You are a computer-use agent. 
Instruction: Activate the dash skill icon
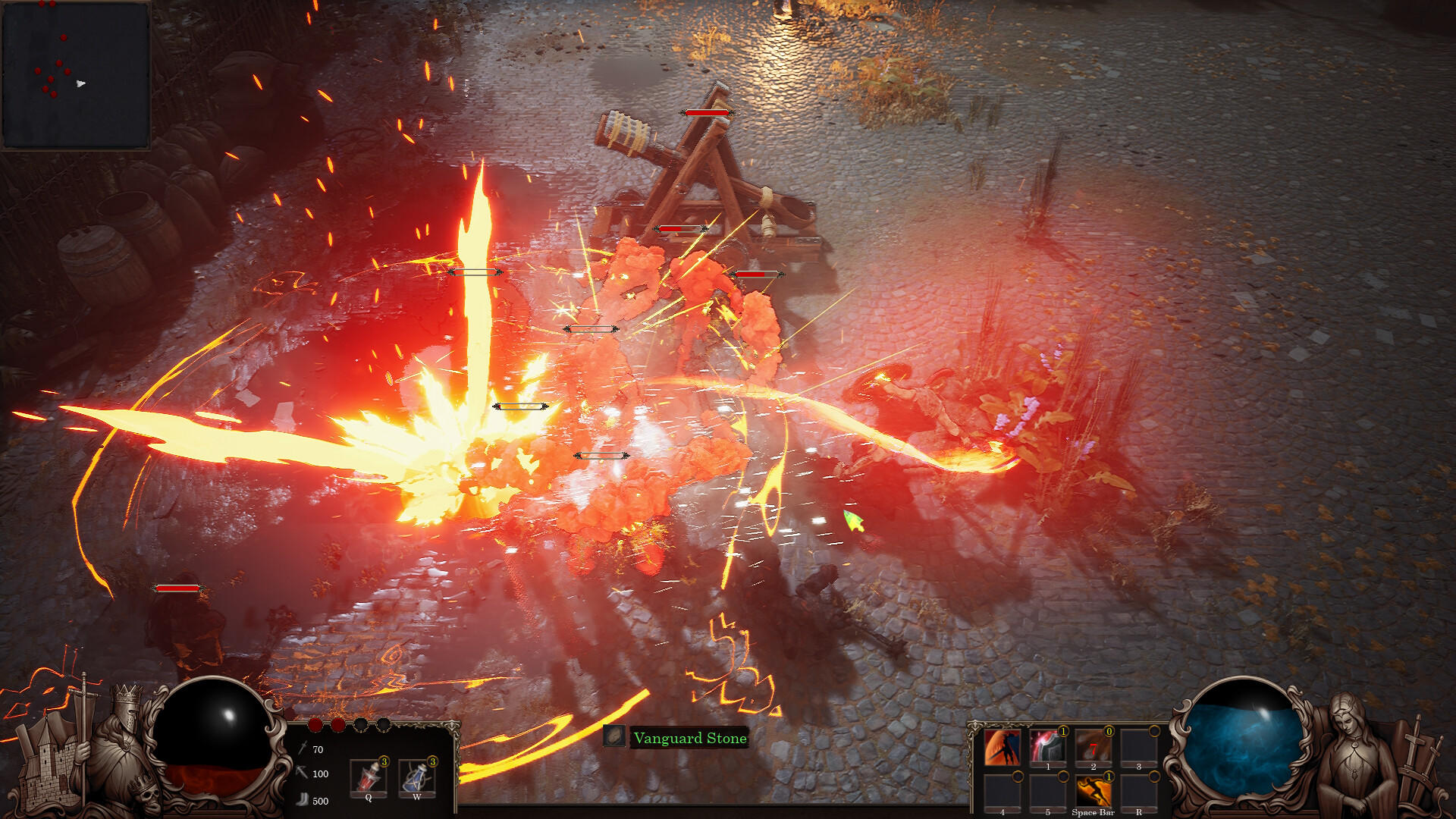pyautogui.click(x=1093, y=792)
